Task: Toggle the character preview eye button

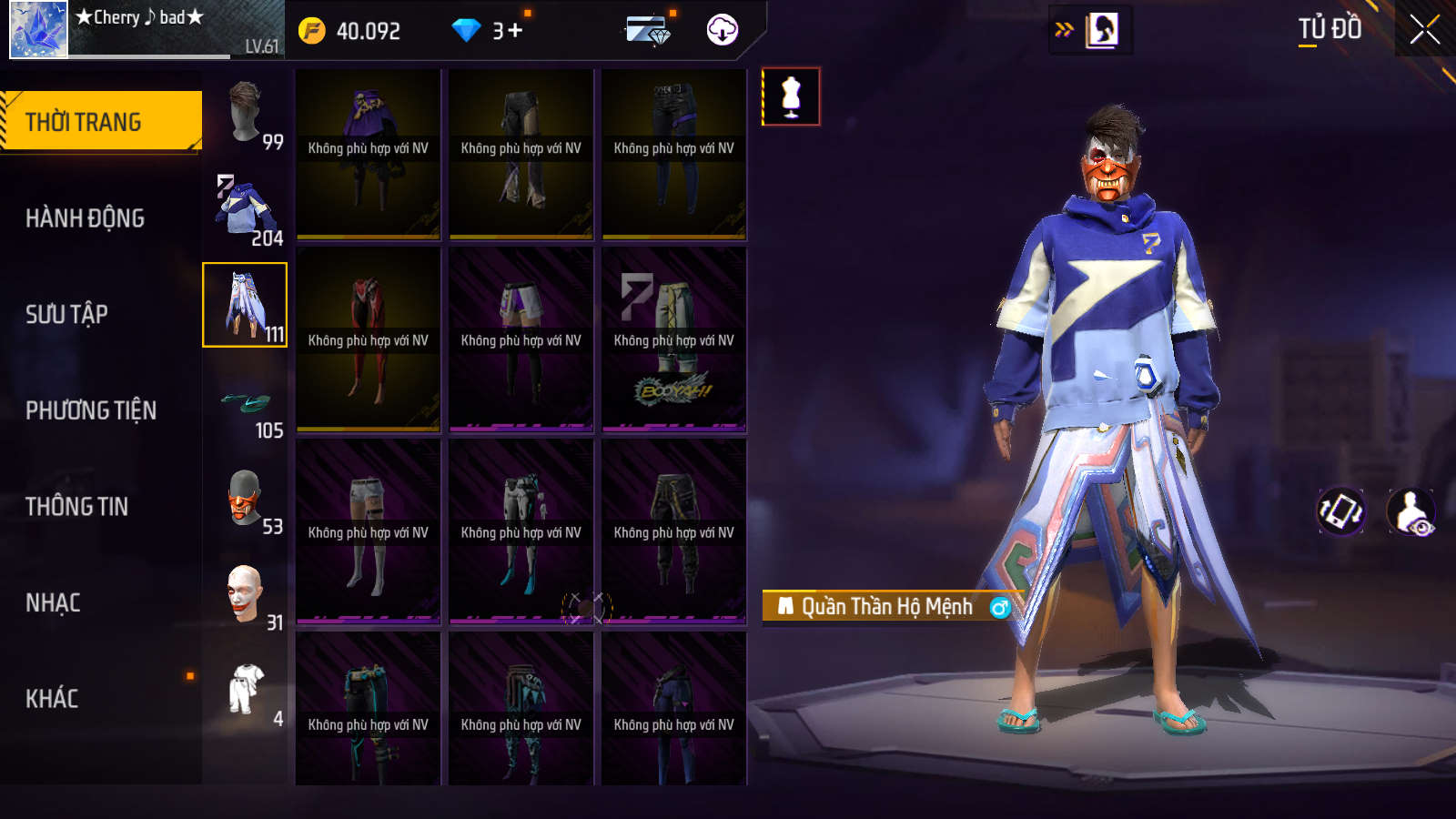Action: point(1411,511)
